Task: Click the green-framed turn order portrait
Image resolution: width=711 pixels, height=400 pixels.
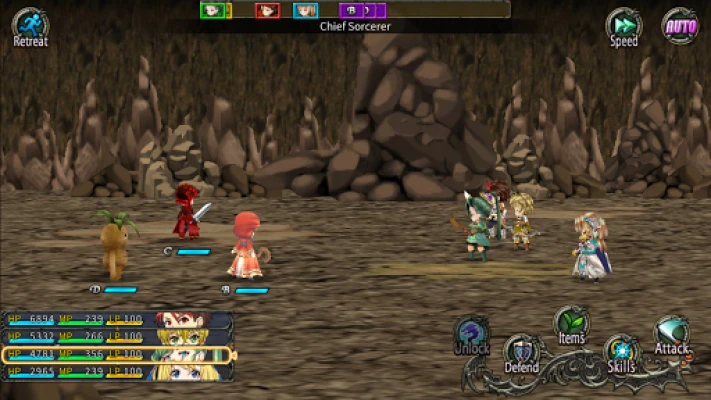Action: [214, 10]
